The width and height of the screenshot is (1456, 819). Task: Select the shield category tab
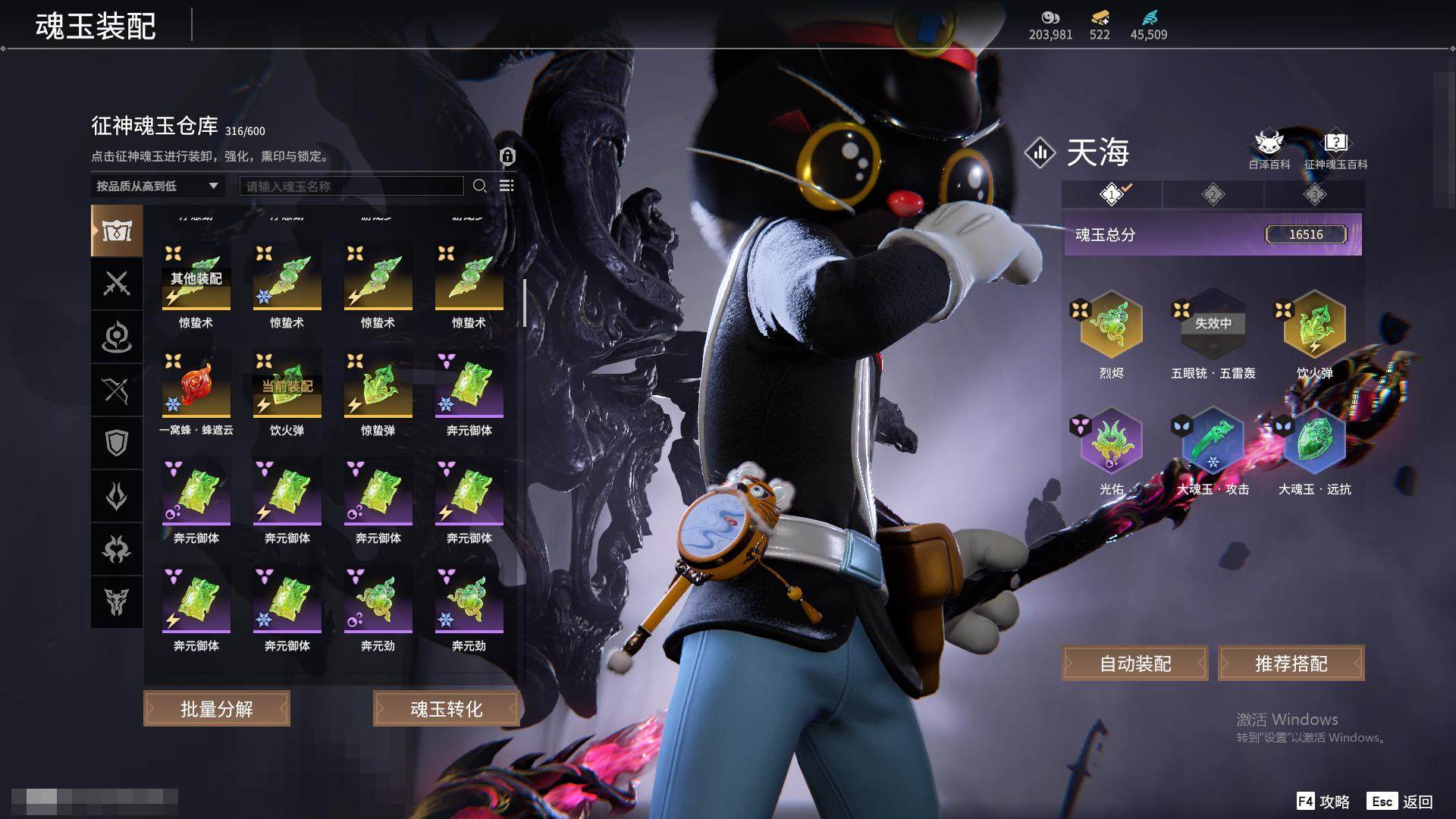tap(117, 443)
